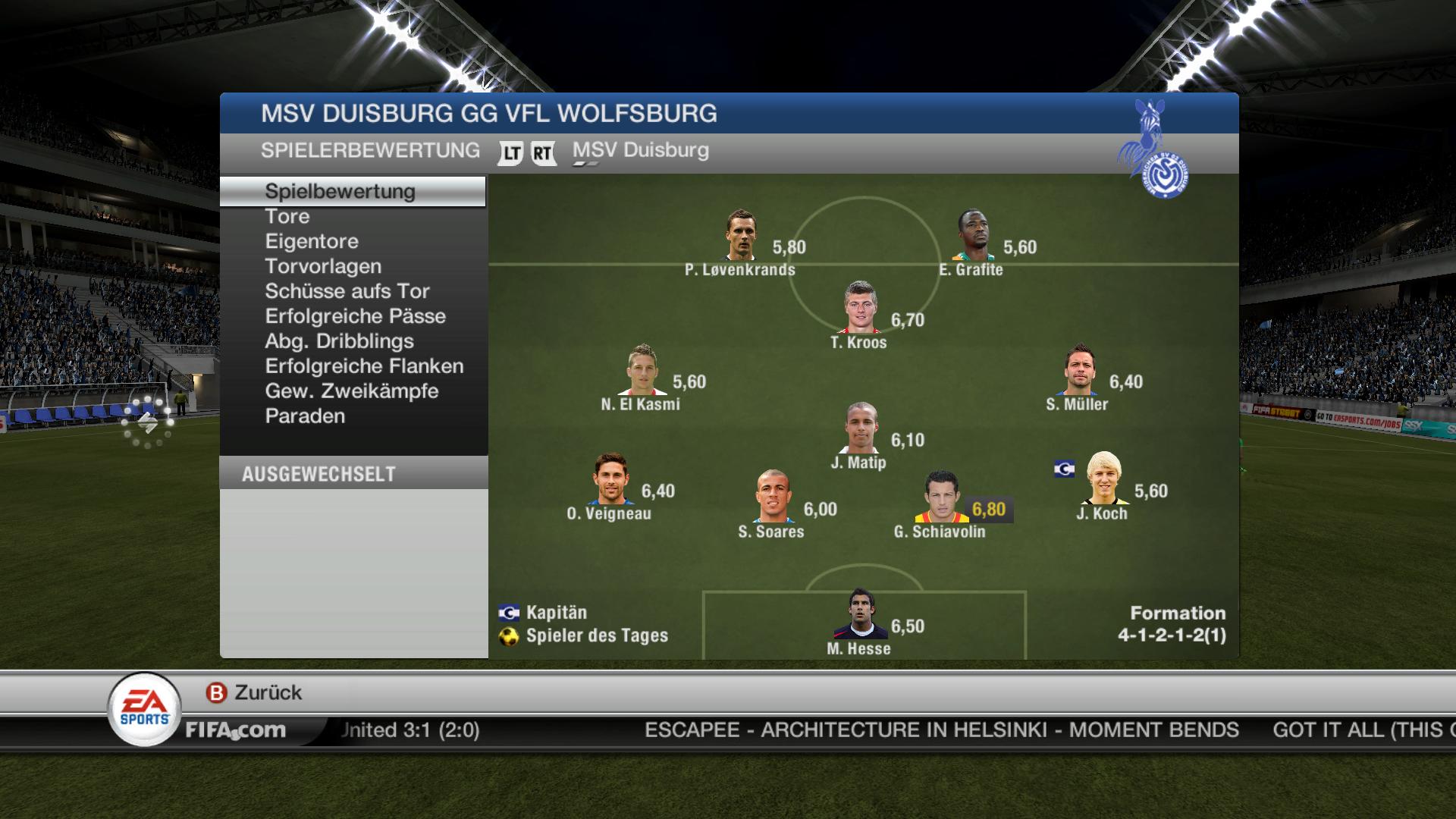Go back with the Zurück option

[x=255, y=692]
